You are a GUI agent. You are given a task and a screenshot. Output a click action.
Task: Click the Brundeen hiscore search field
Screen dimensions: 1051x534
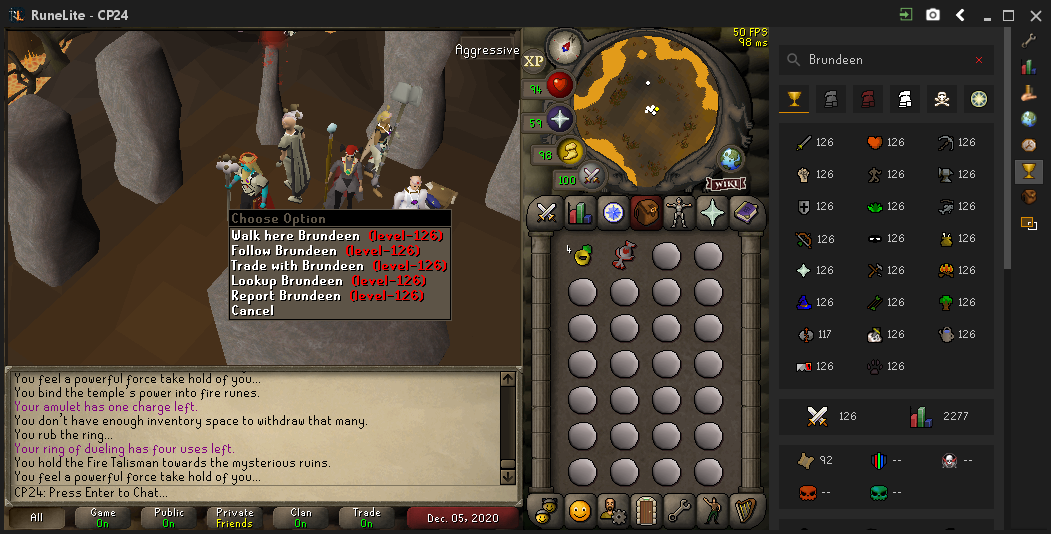(x=885, y=60)
